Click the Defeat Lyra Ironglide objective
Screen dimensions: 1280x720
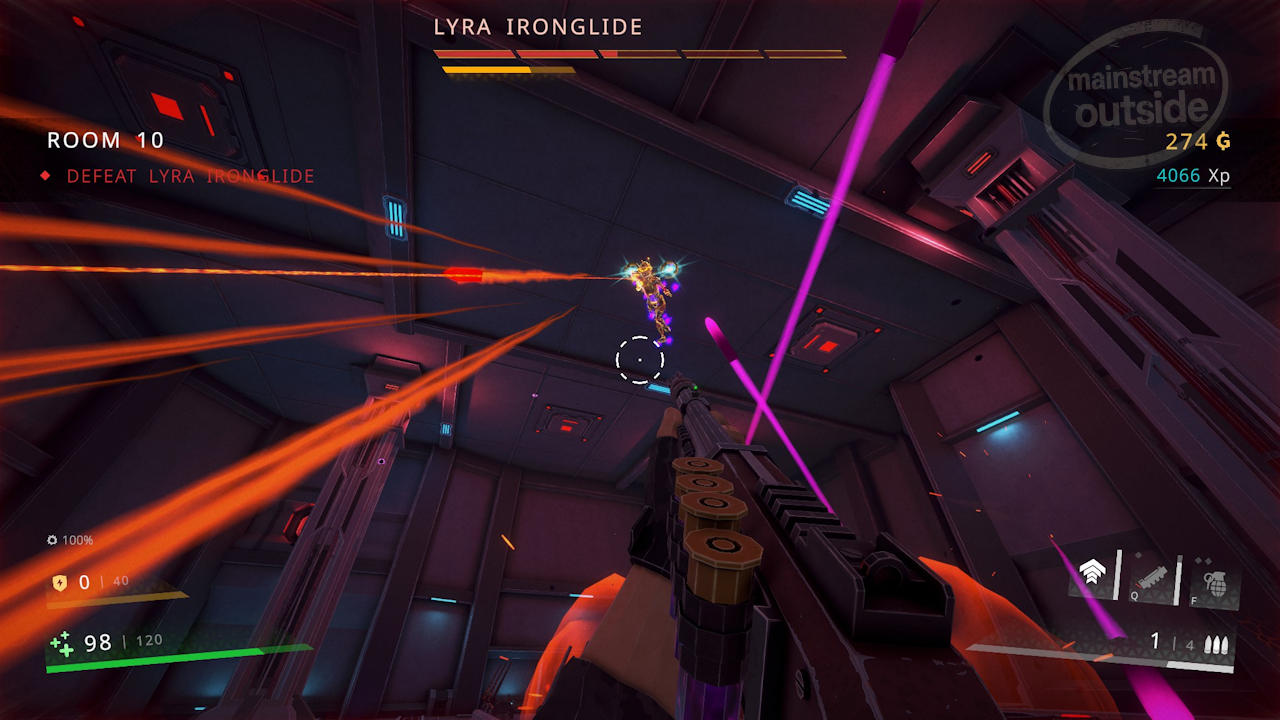coord(190,176)
